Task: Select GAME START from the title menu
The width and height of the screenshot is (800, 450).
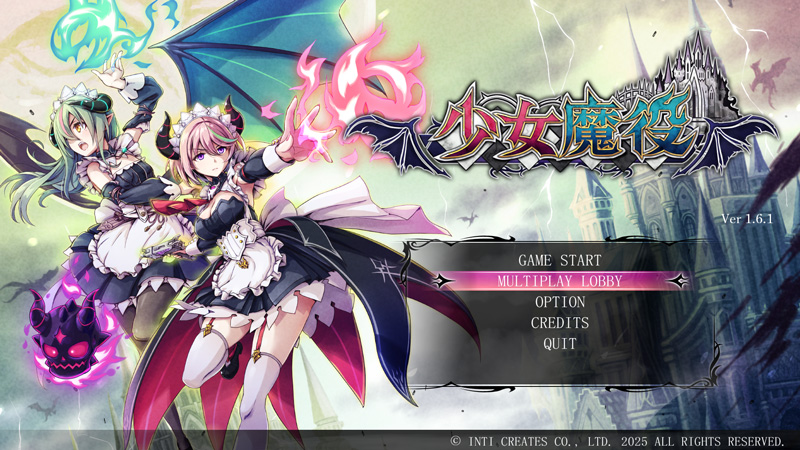Action: pyautogui.click(x=559, y=261)
